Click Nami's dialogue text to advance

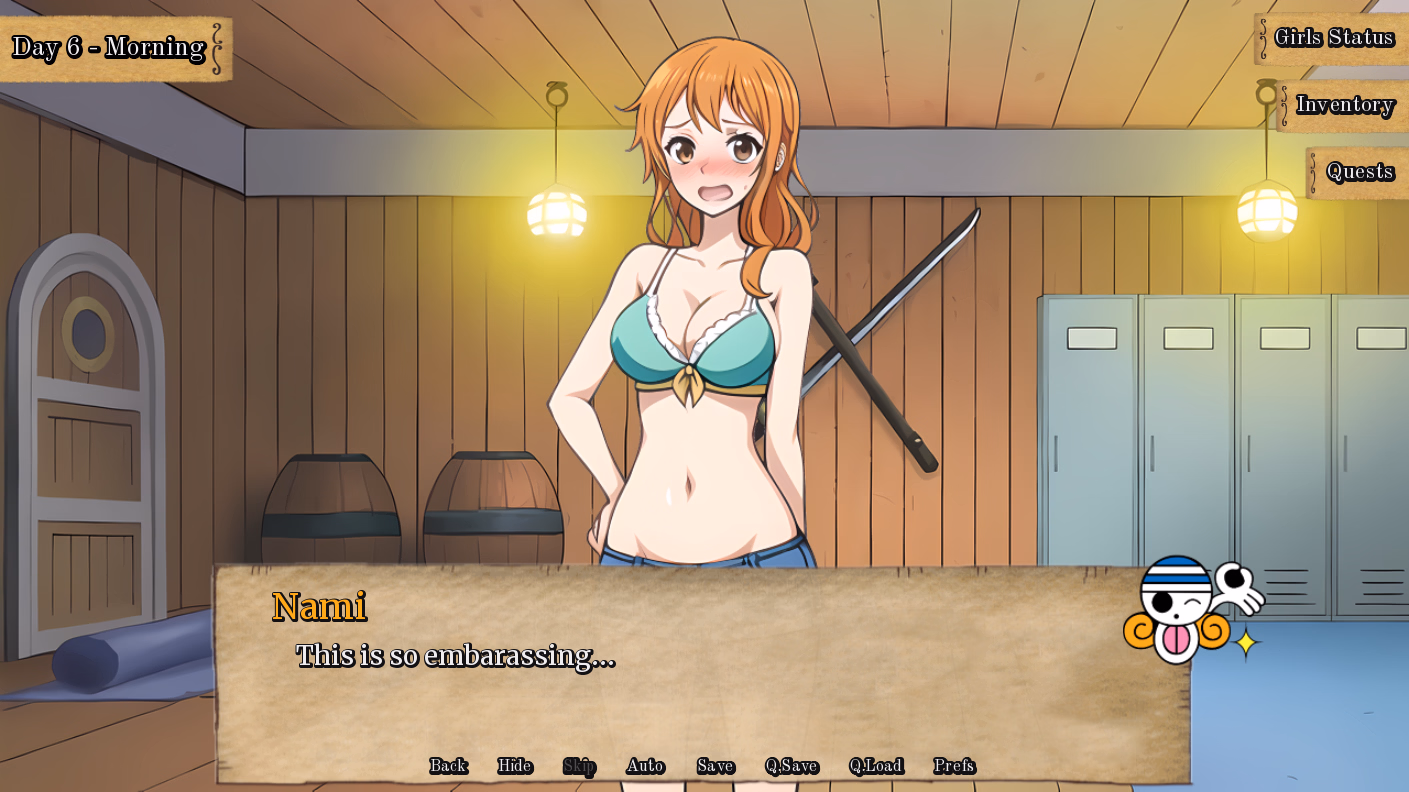455,657
